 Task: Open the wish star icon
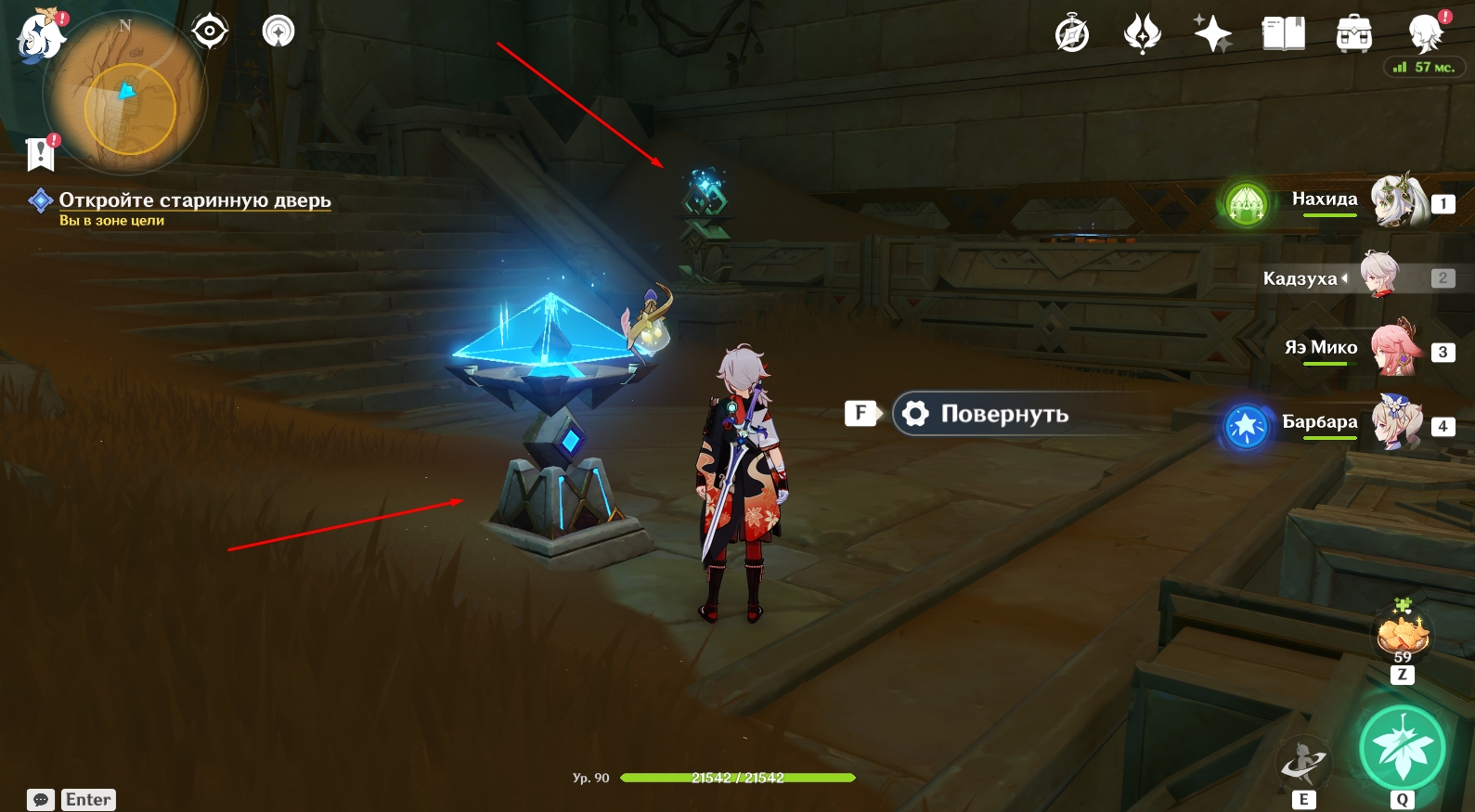1212,35
